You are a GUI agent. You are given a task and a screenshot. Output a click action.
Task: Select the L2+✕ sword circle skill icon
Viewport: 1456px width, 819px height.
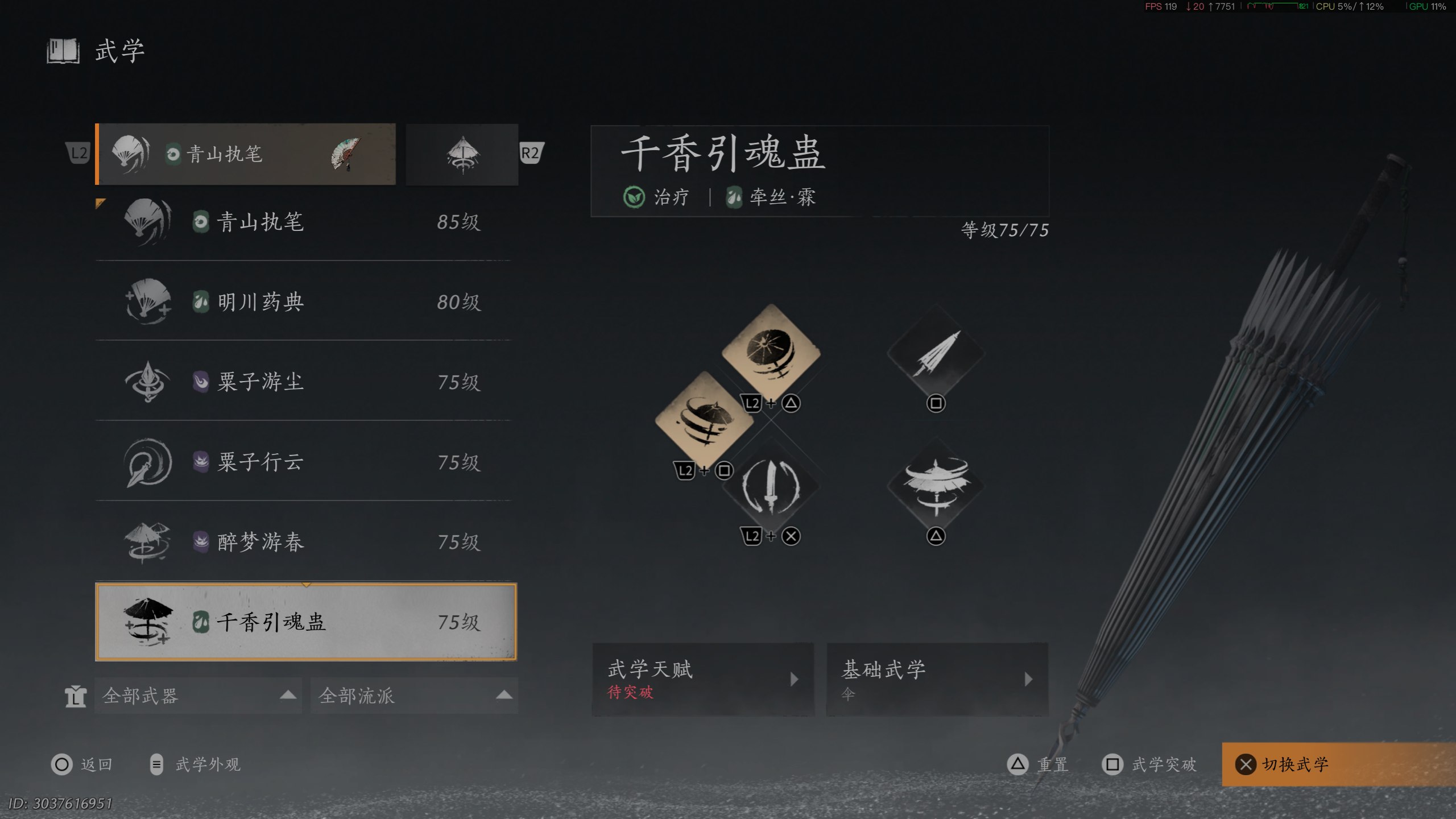pos(772,486)
